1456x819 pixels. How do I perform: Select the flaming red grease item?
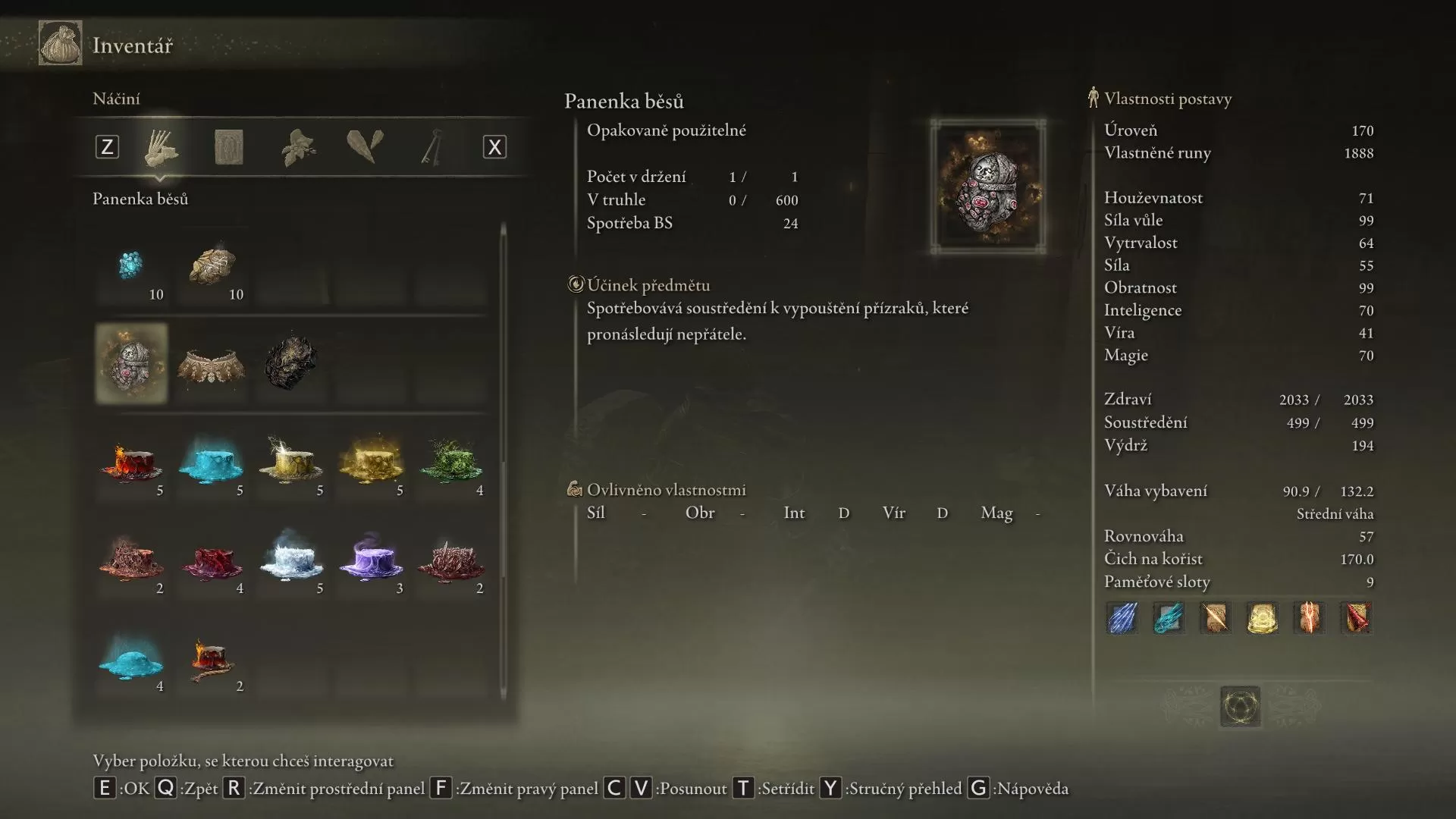point(131,461)
